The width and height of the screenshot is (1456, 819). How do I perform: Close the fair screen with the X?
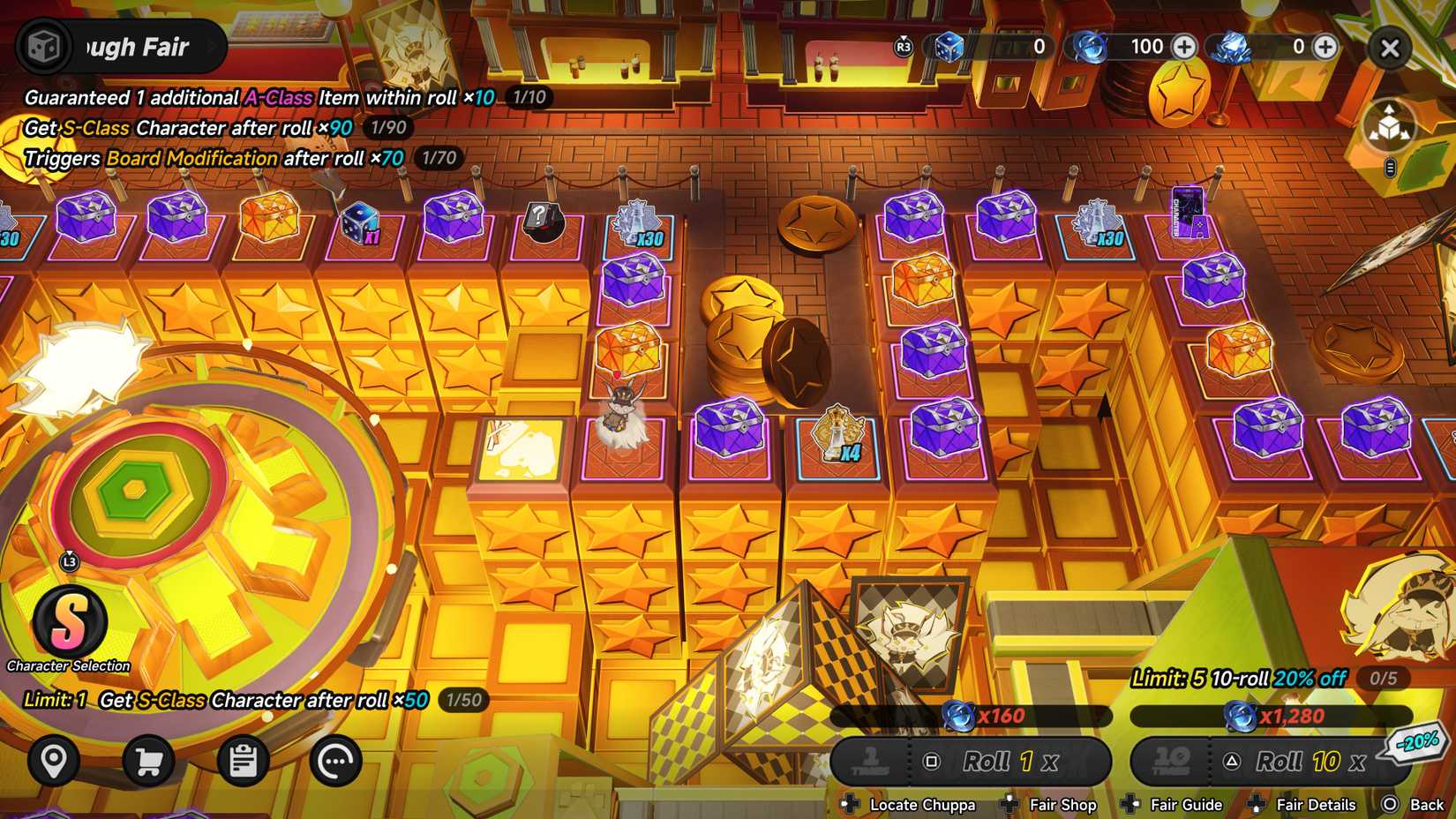tap(1390, 49)
